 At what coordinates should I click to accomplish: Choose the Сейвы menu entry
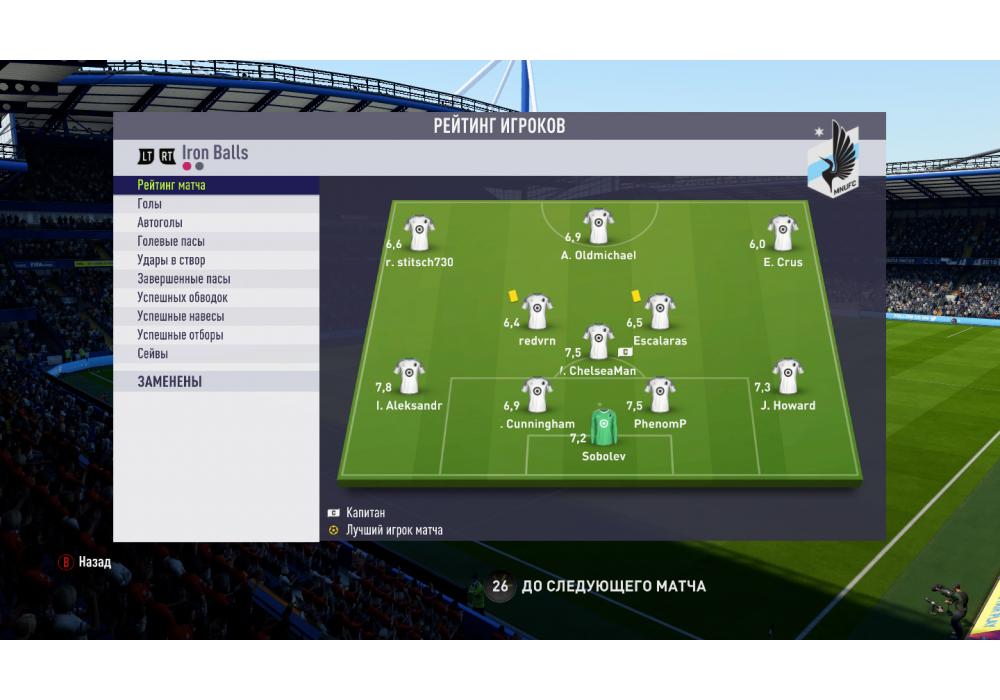pyautogui.click(x=215, y=354)
